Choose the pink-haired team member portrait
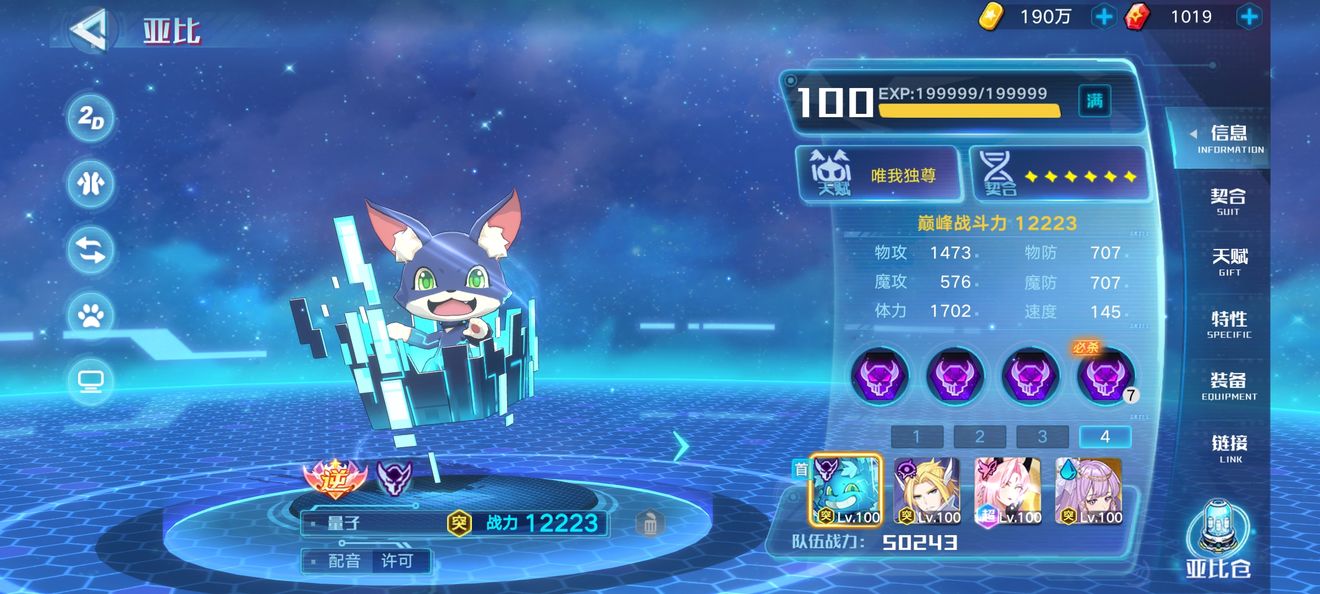The height and width of the screenshot is (594, 1320). click(x=1007, y=491)
